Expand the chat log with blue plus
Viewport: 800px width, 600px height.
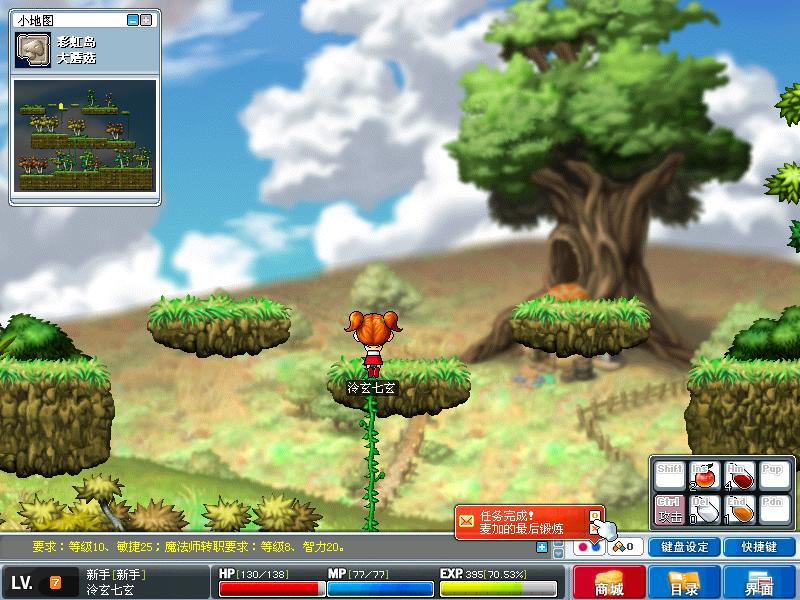[542, 547]
